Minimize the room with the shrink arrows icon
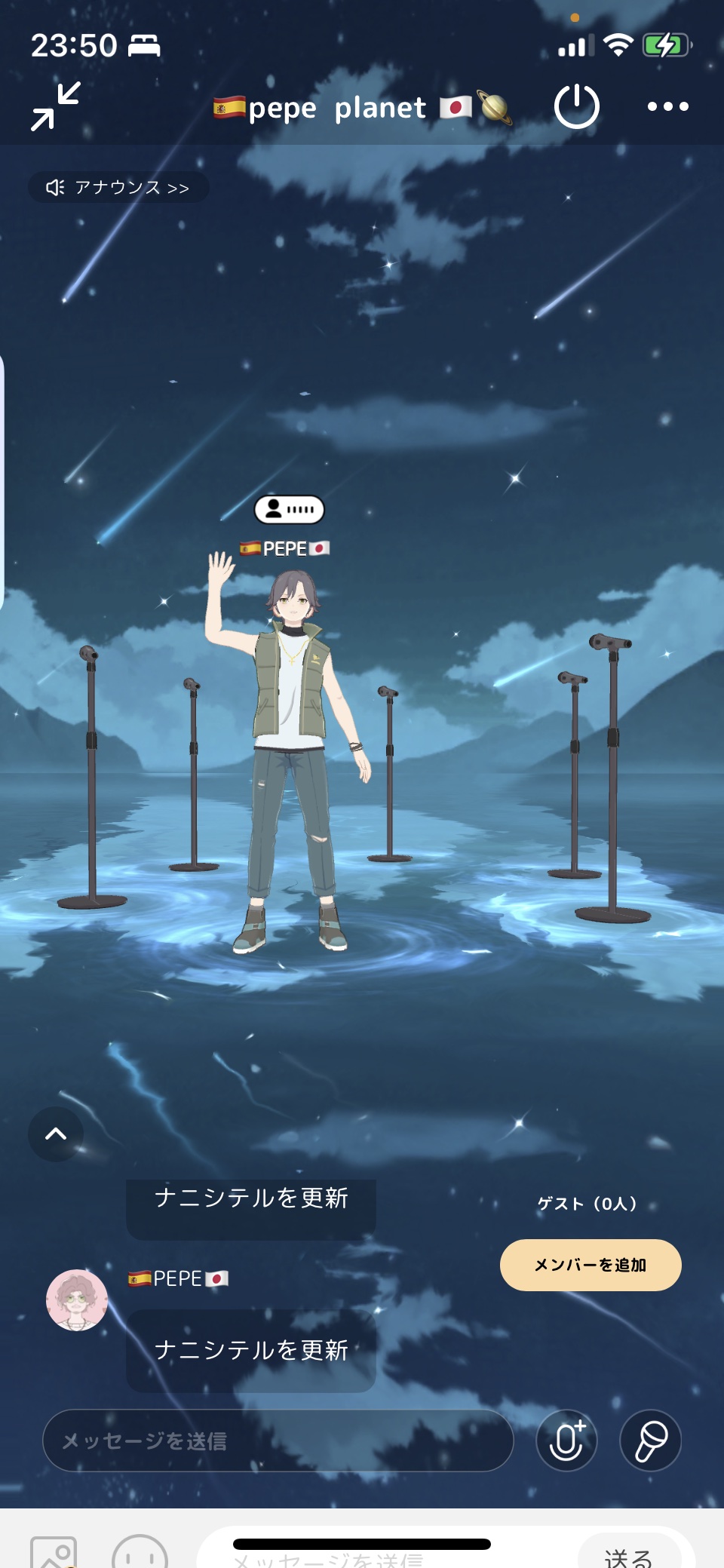The width and height of the screenshot is (724, 1568). 56,106
